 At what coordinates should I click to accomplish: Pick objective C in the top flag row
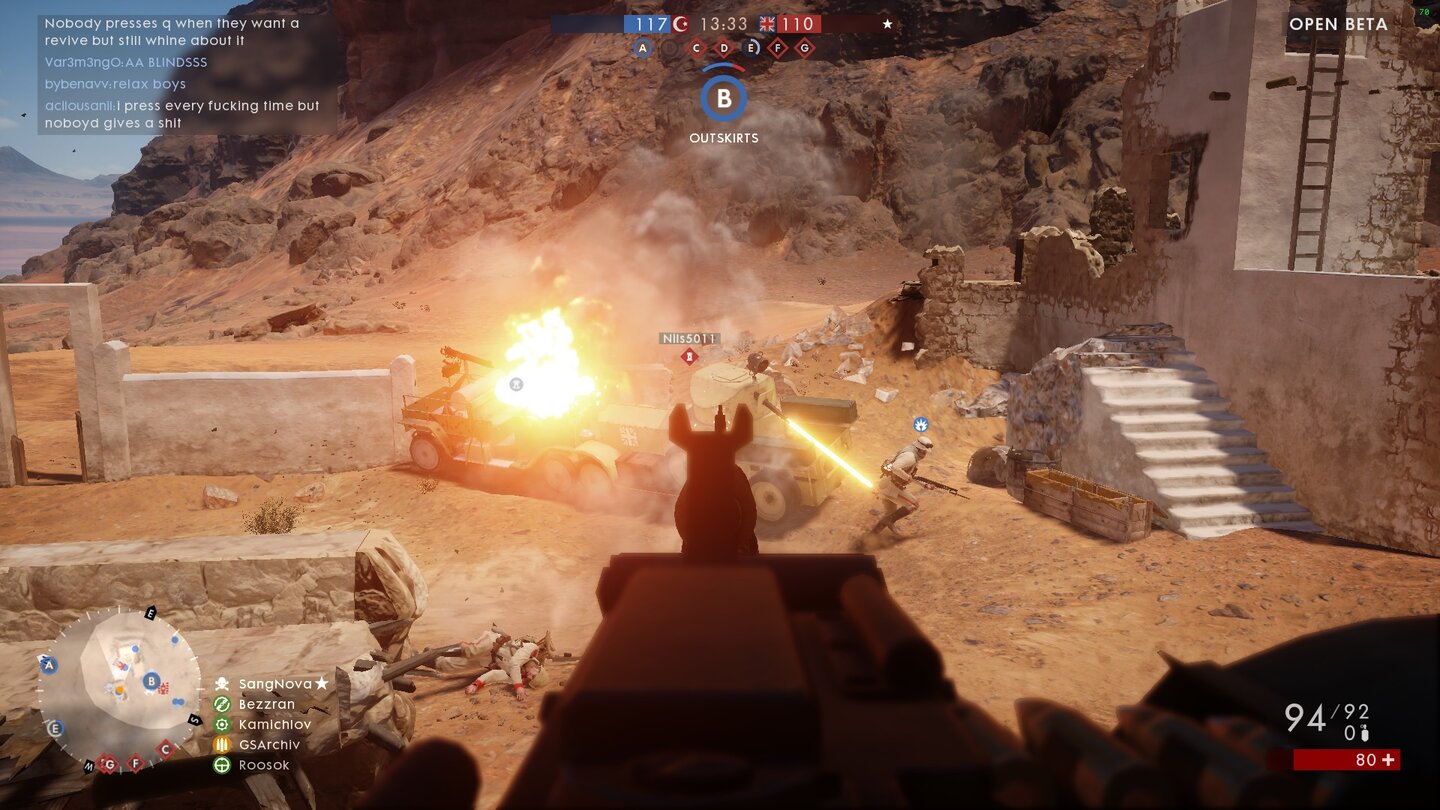click(697, 47)
